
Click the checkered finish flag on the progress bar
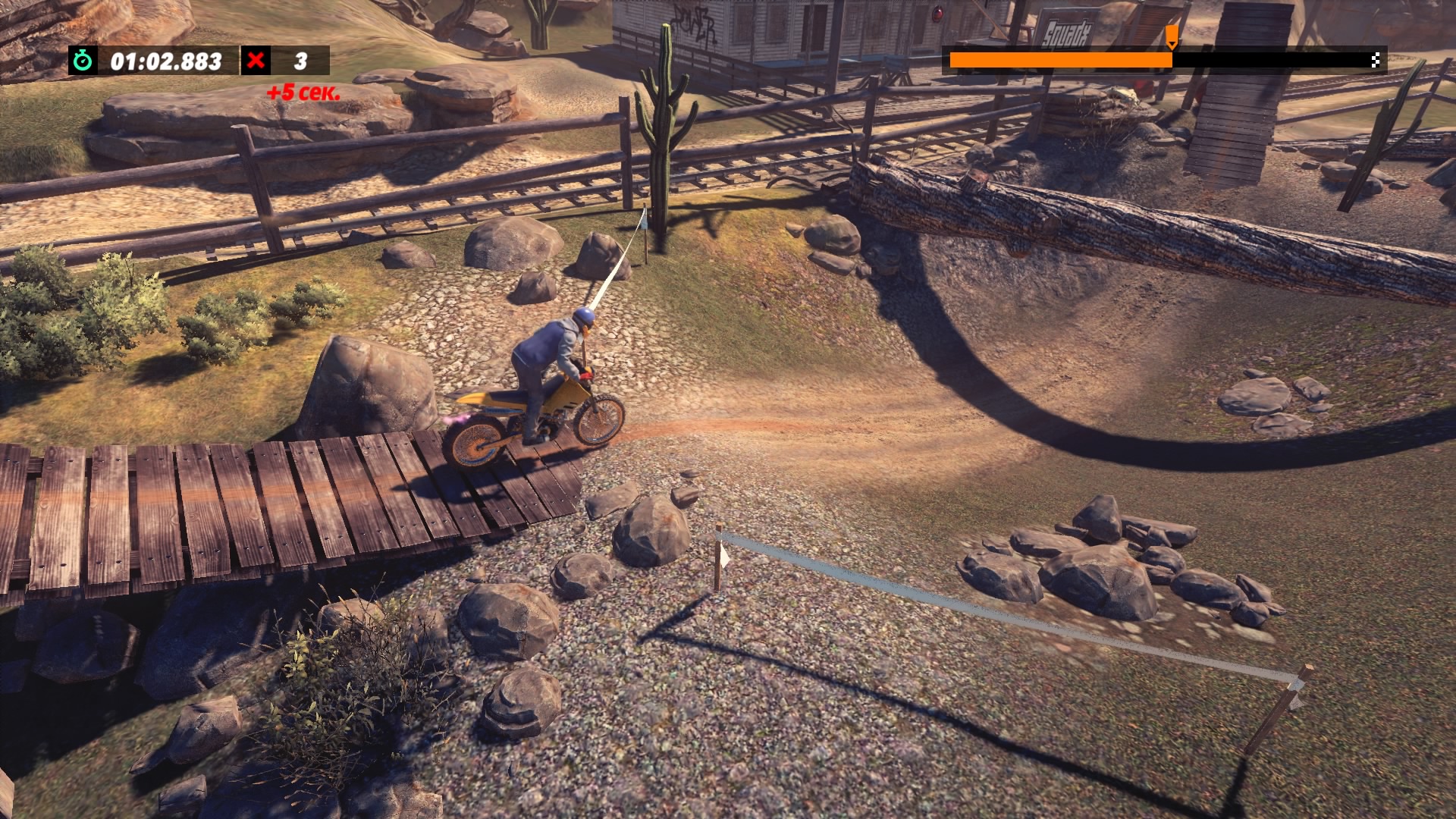click(1375, 61)
